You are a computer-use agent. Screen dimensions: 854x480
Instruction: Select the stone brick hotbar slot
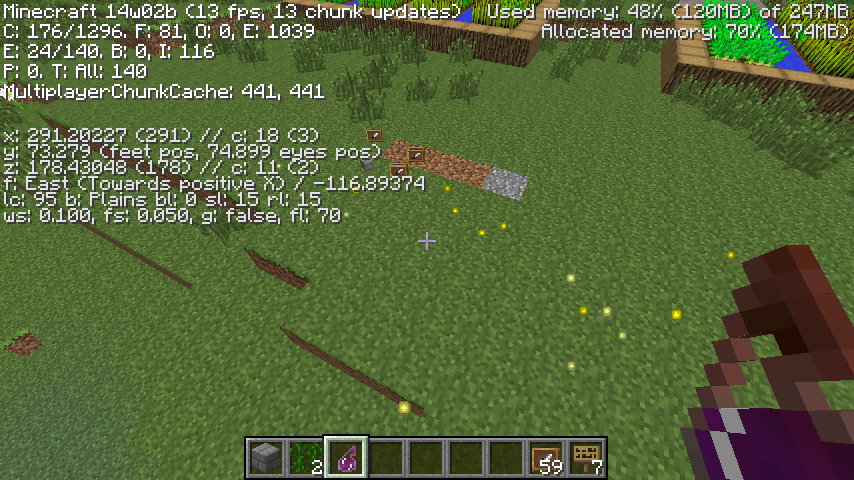(x=266, y=458)
